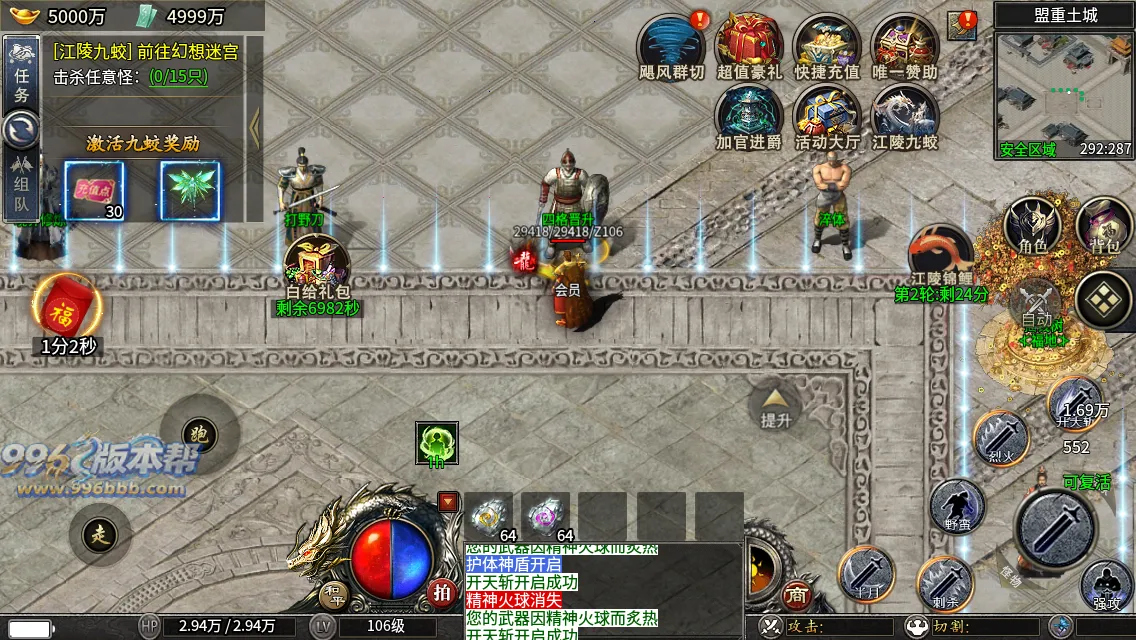Trigger the 刺杀 sword skill
The image size is (1136, 640).
[945, 584]
